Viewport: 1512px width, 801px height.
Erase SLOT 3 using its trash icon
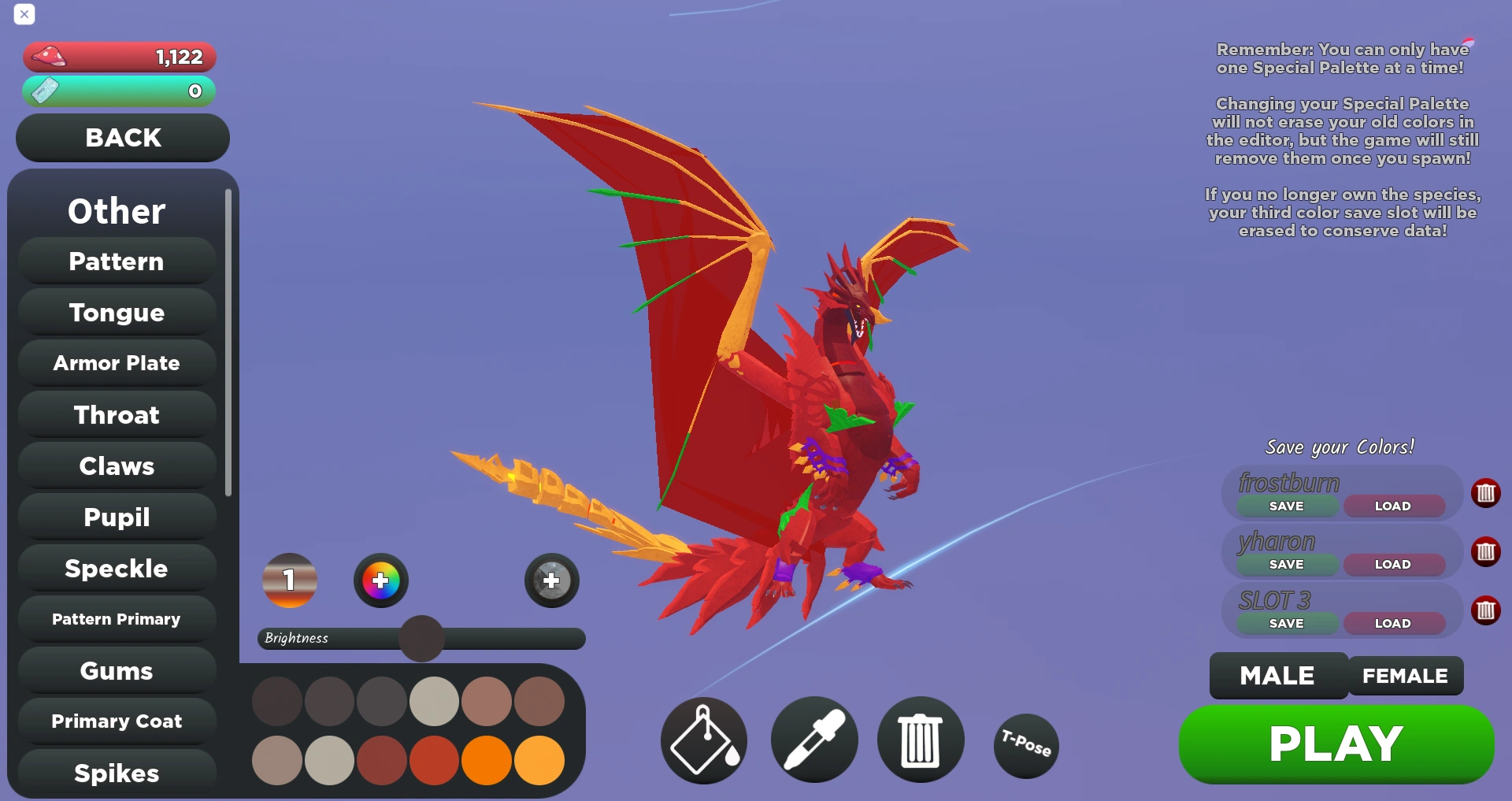pos(1487,611)
